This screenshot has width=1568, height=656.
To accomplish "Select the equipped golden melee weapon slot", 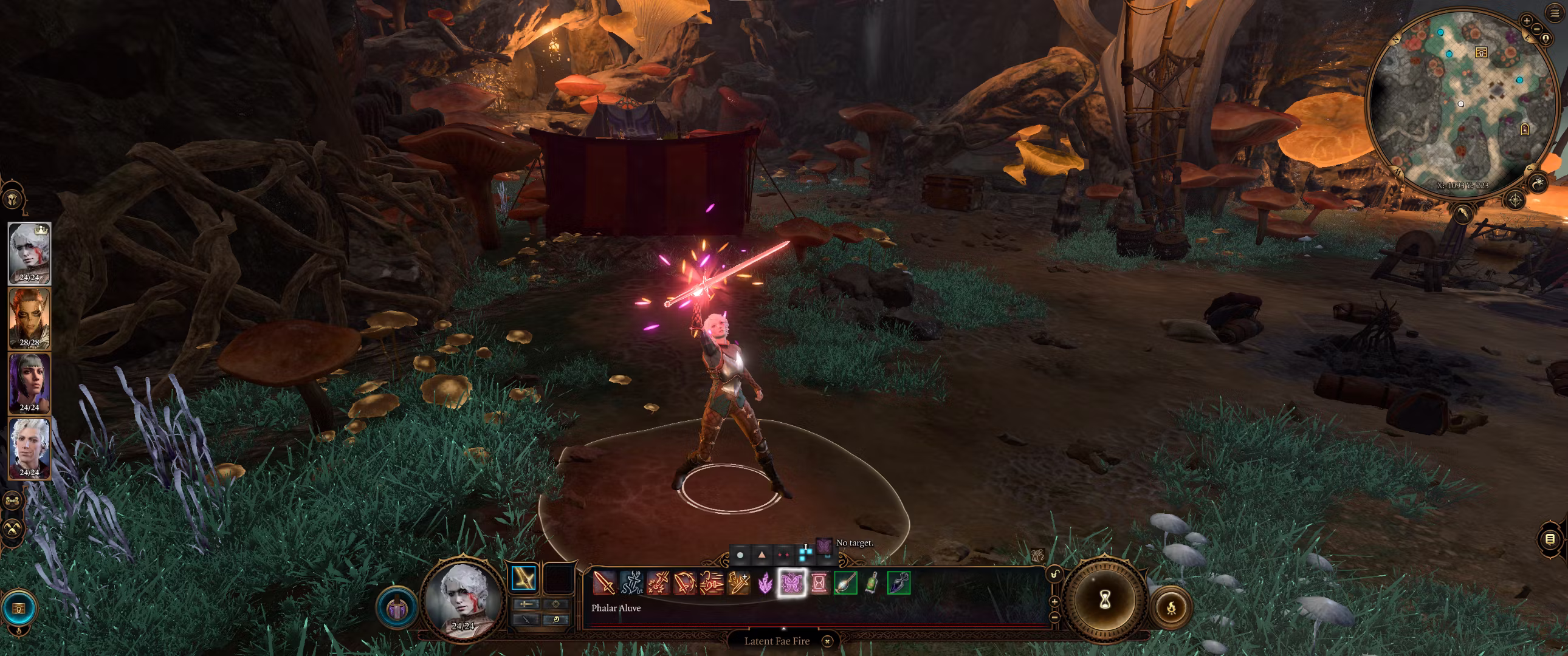I will (x=523, y=578).
